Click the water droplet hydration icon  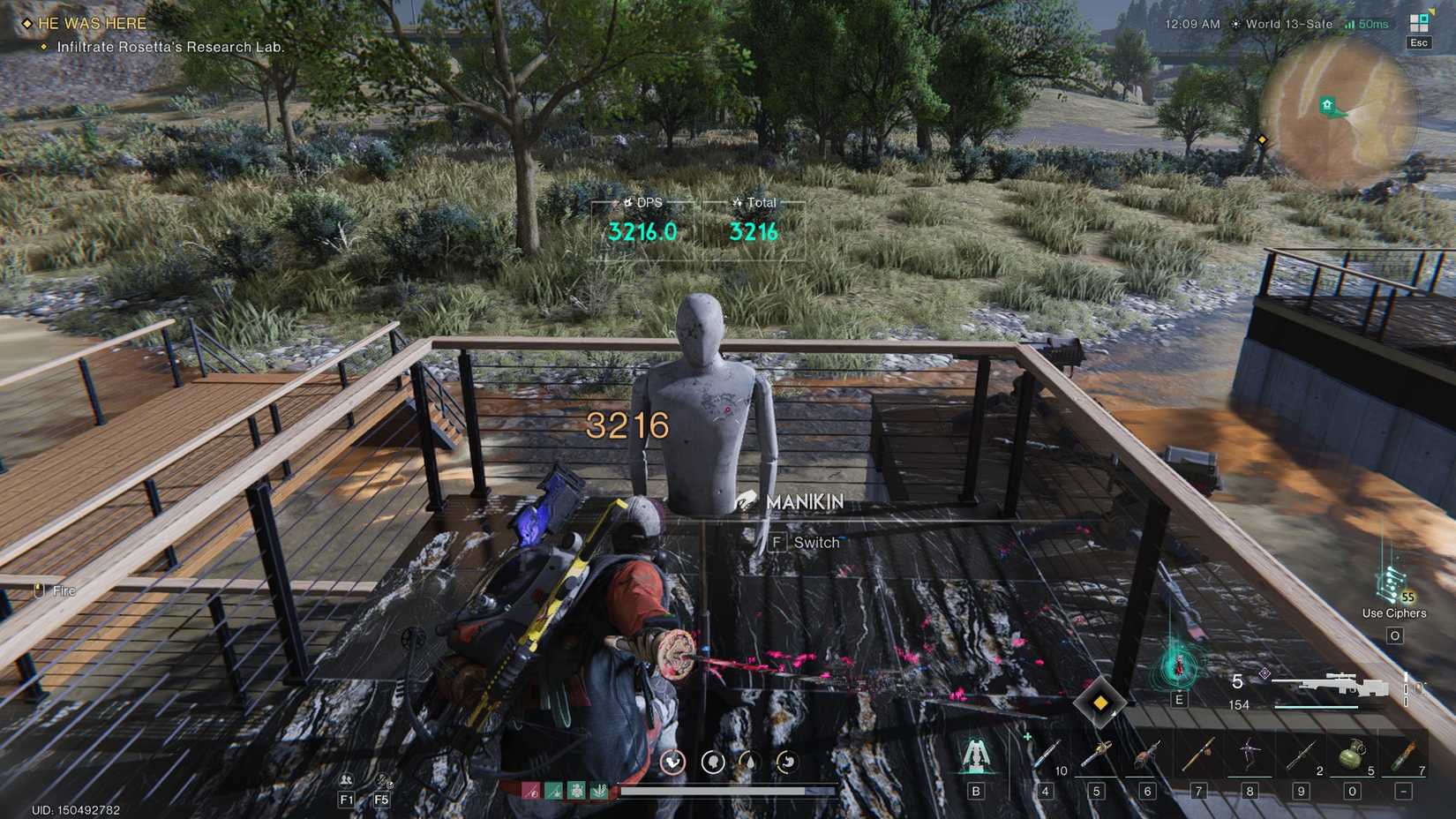coord(750,762)
